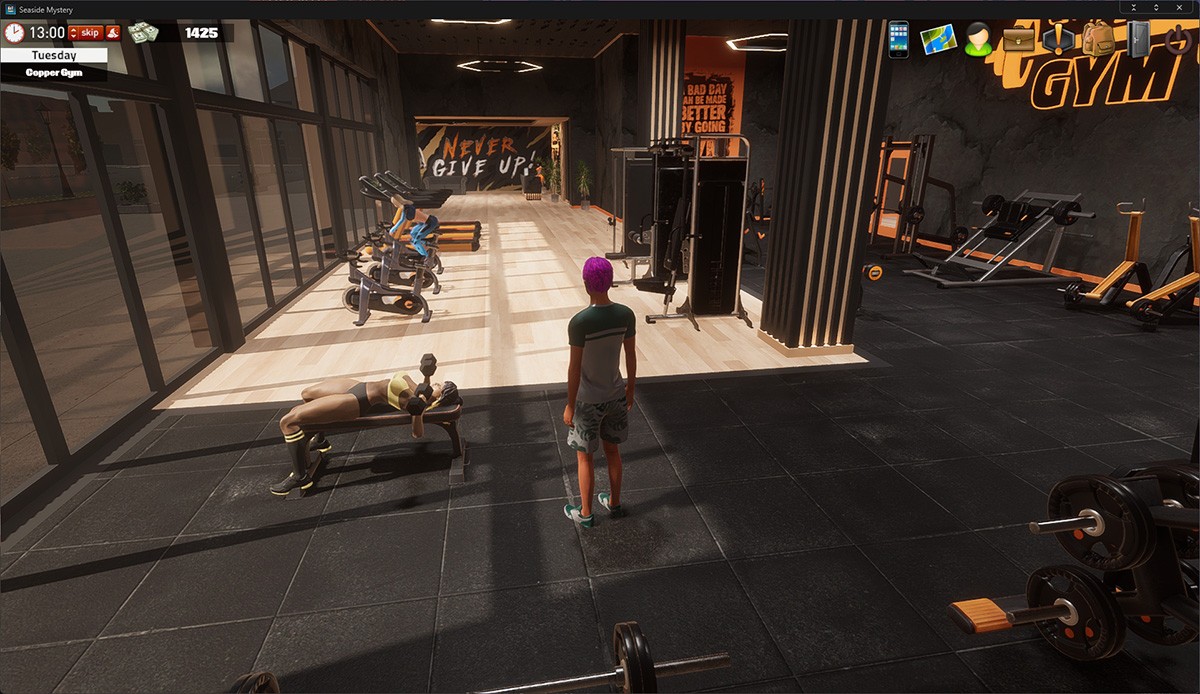Screen dimensions: 1200x694
Task: Show the character profile icon
Action: [x=978, y=39]
